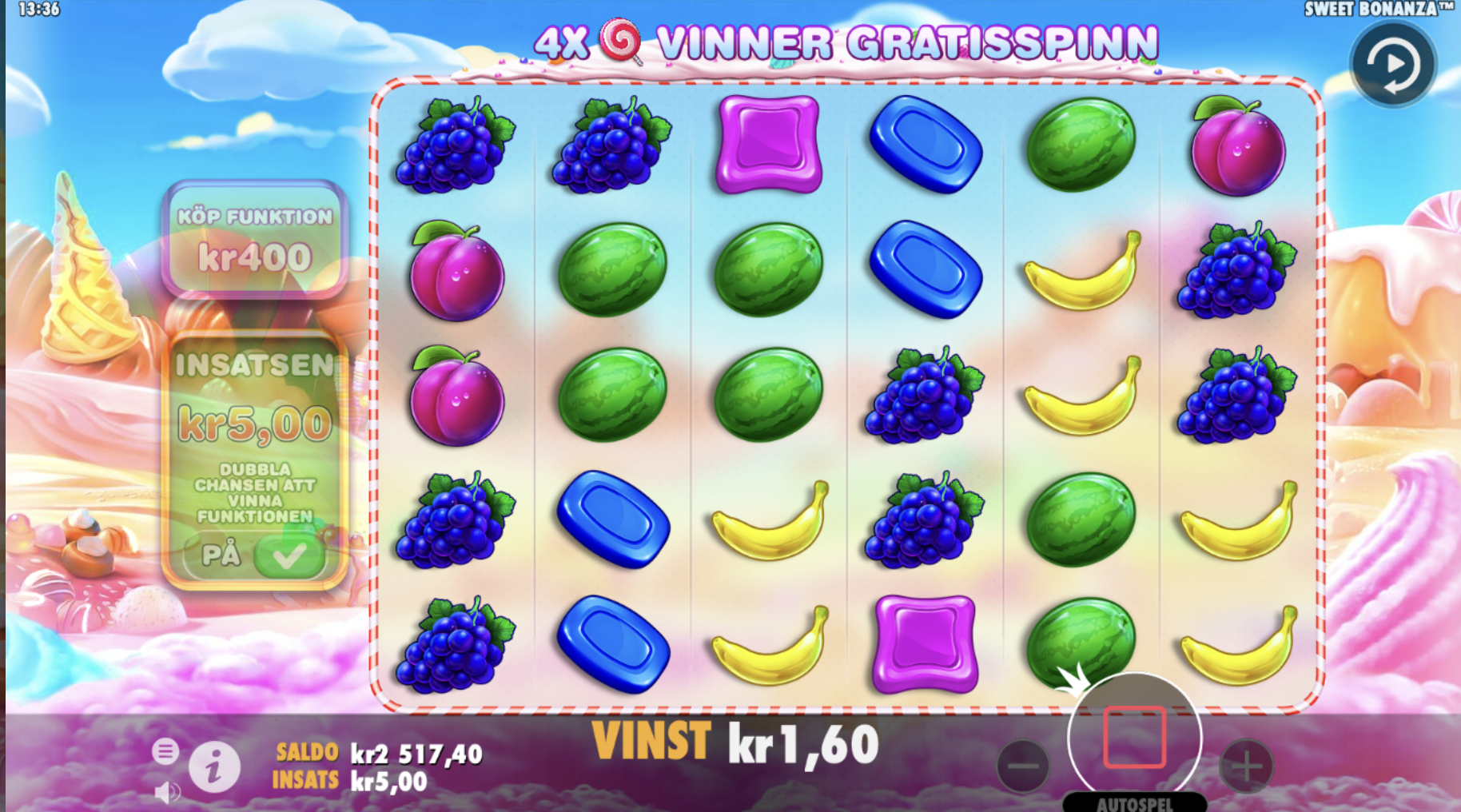Increase the bet with the plus icon

click(x=1247, y=766)
